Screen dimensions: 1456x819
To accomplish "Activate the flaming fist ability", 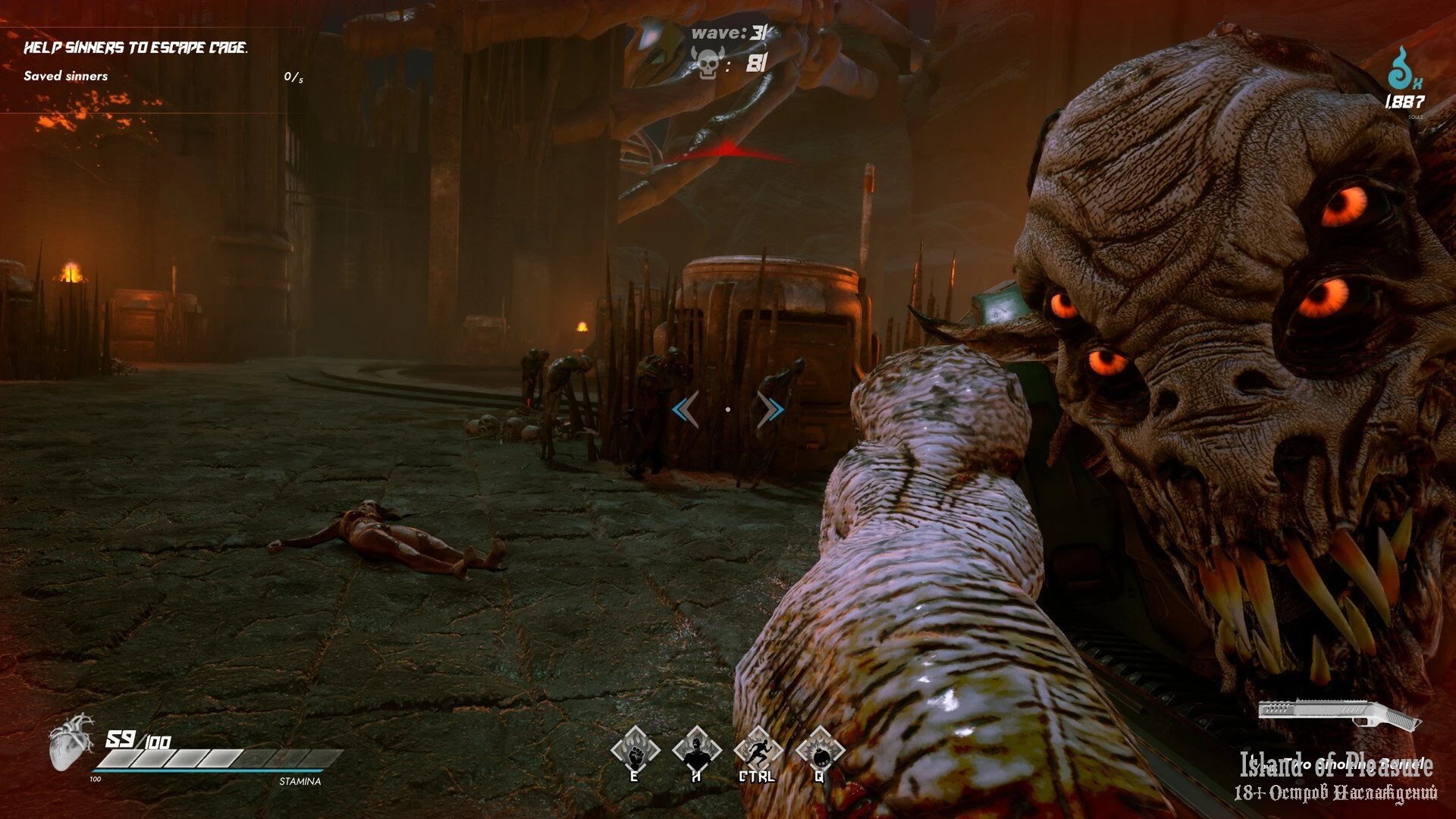I will (x=635, y=751).
